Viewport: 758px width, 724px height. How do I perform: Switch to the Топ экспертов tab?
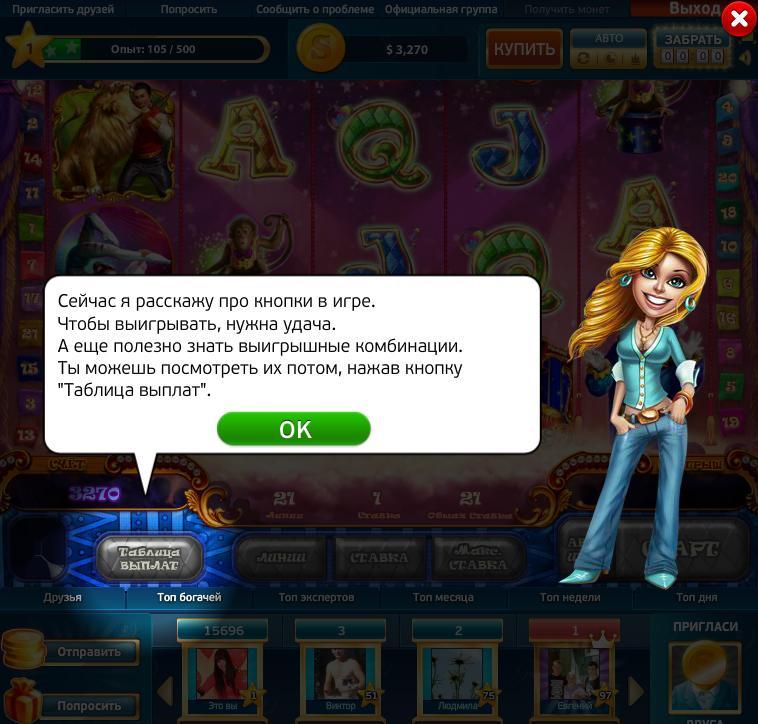point(316,597)
